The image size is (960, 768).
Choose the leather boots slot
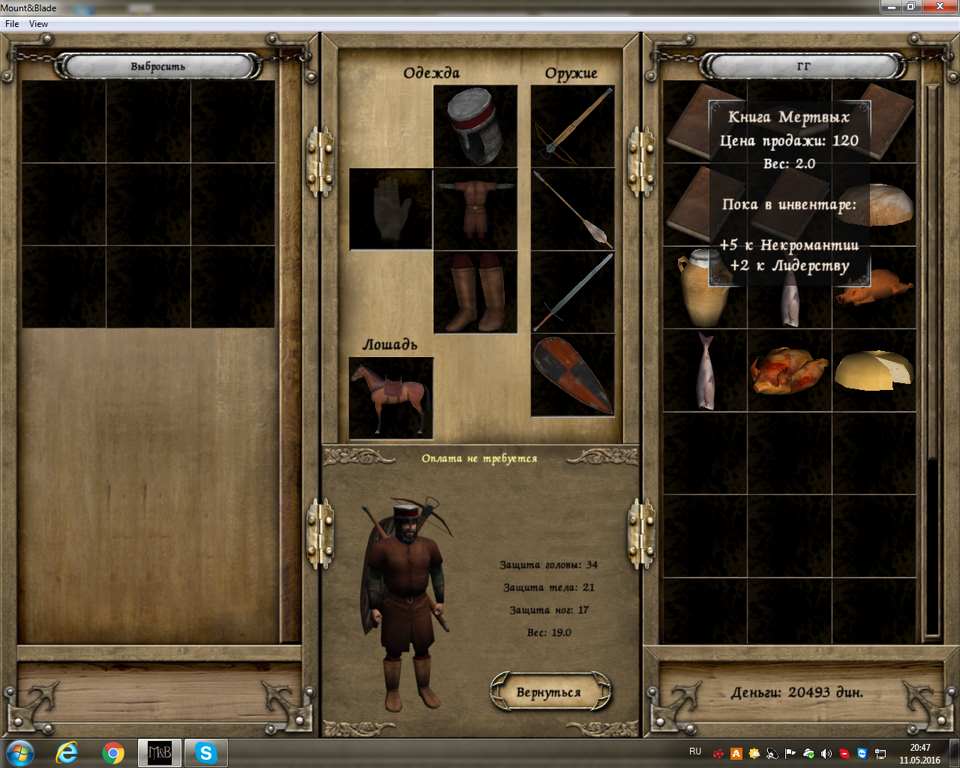(x=475, y=291)
